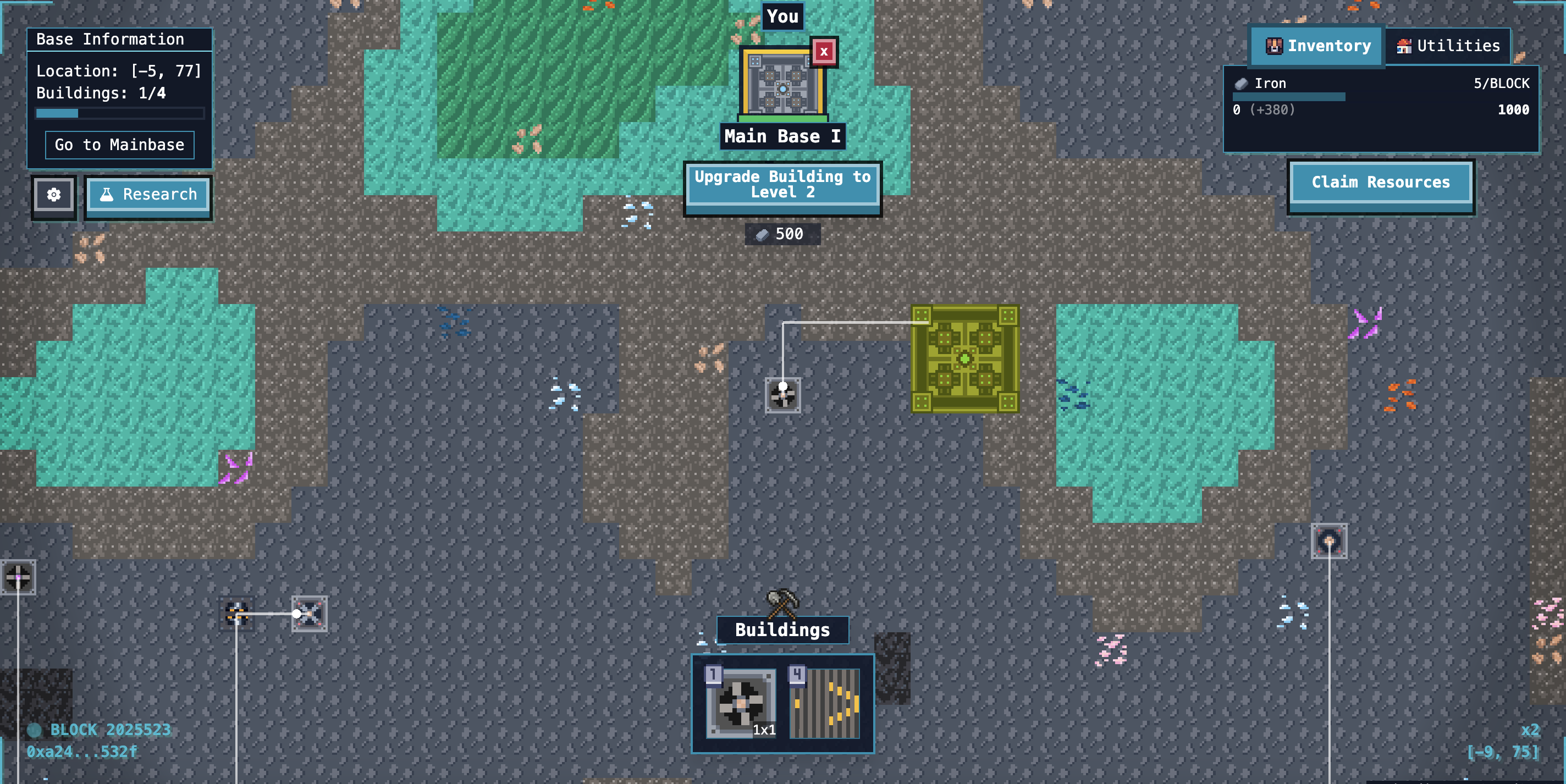Viewport: 1566px width, 784px height.
Task: Click the flask icon on the Research button
Action: point(106,194)
